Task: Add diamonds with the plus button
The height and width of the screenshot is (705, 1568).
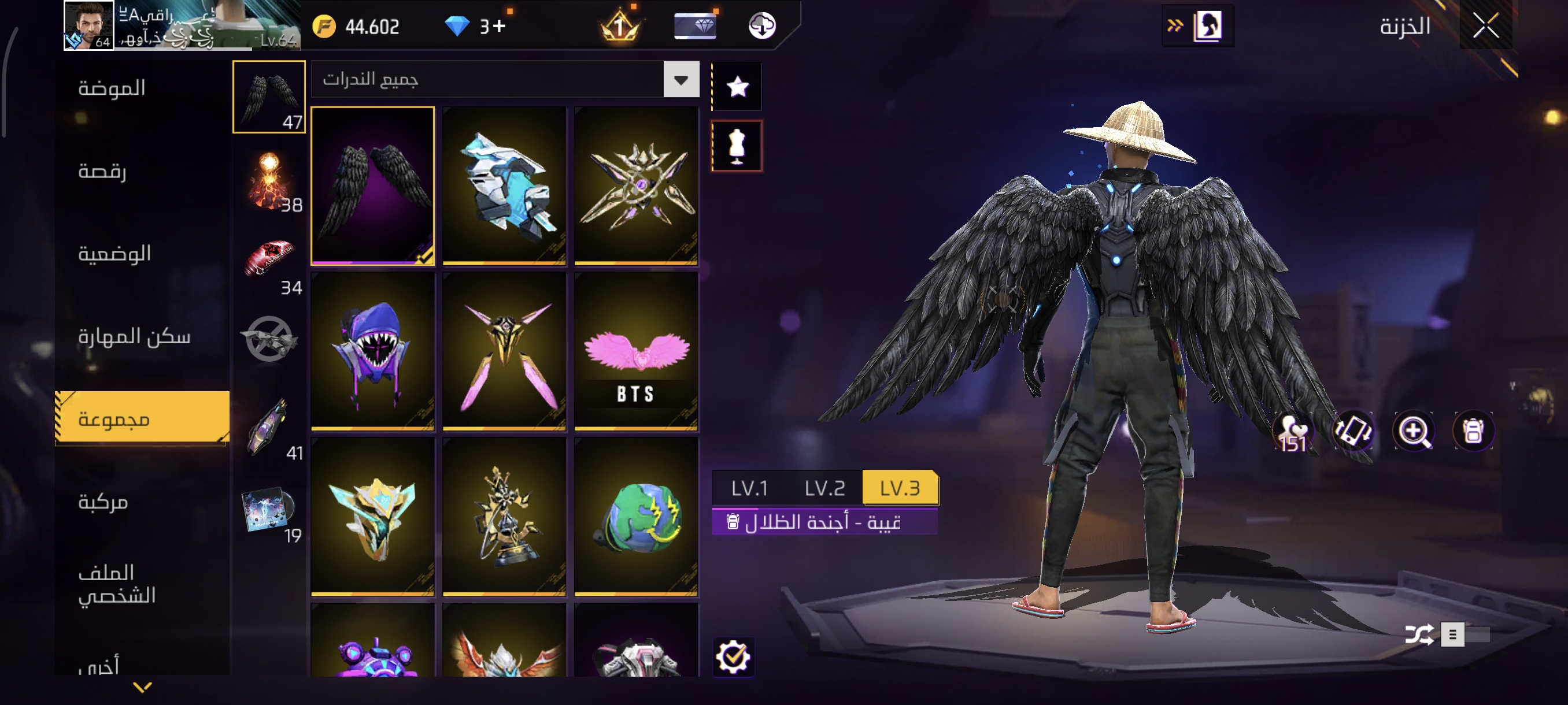Action: click(x=499, y=26)
